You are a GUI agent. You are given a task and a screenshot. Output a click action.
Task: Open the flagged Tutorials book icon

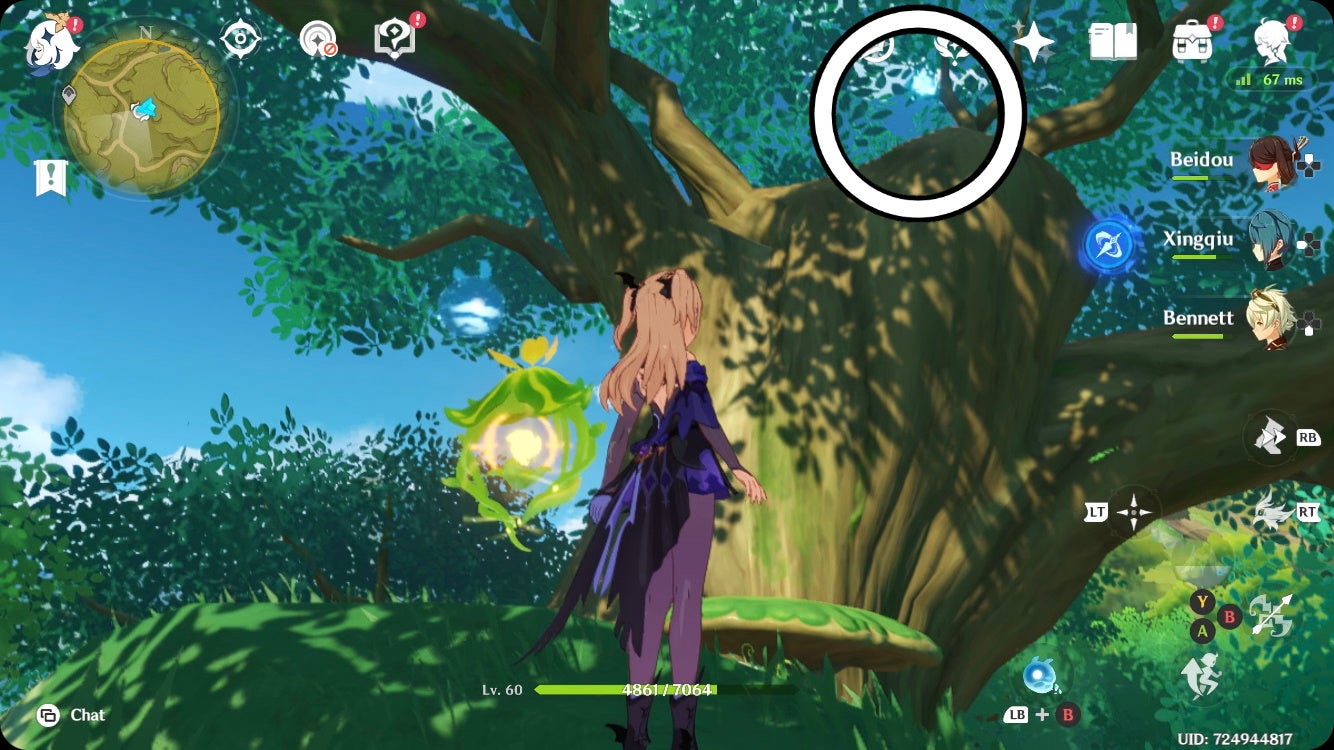coord(395,38)
